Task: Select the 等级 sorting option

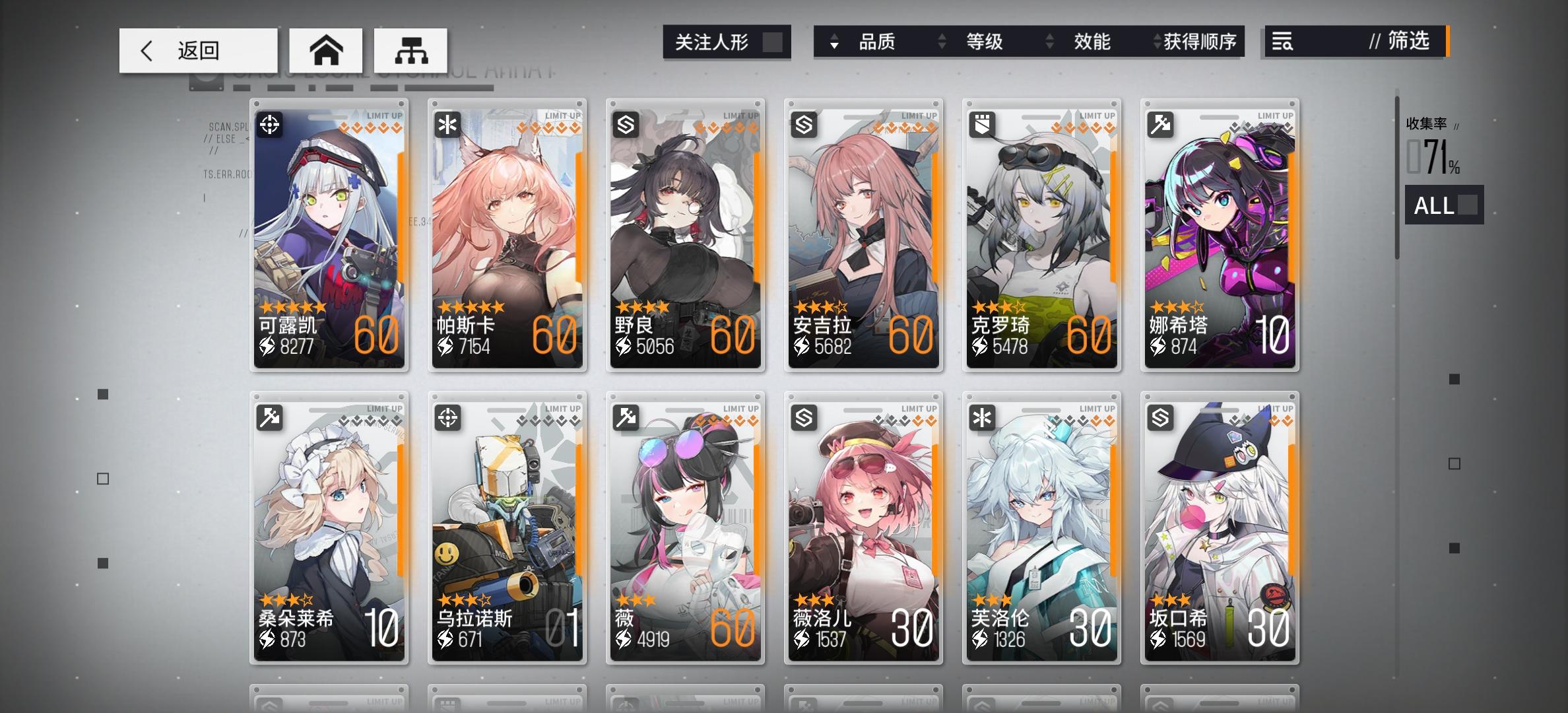Action: (985, 42)
